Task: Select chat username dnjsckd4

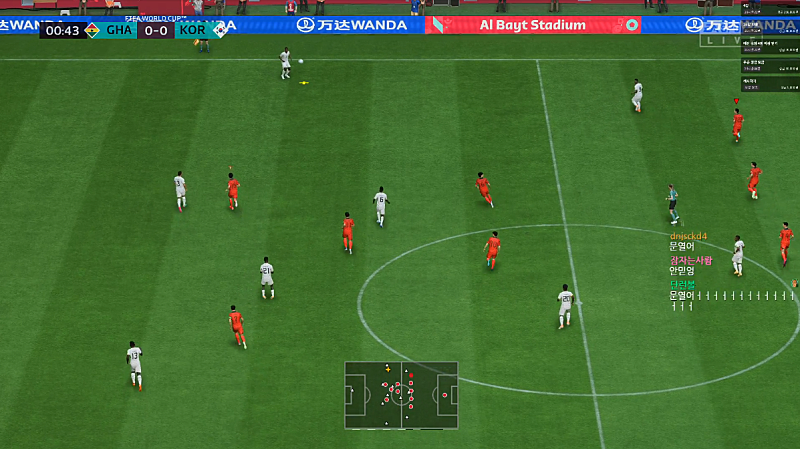Action: point(688,236)
